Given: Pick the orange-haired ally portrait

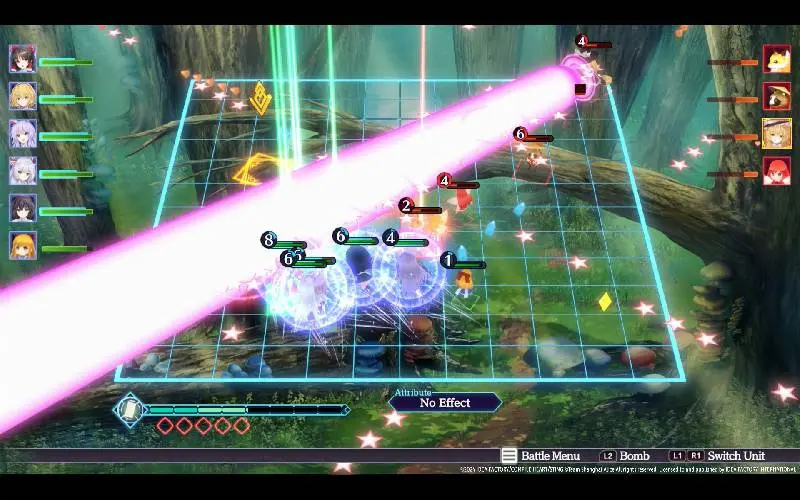Looking at the screenshot, I should tap(23, 245).
